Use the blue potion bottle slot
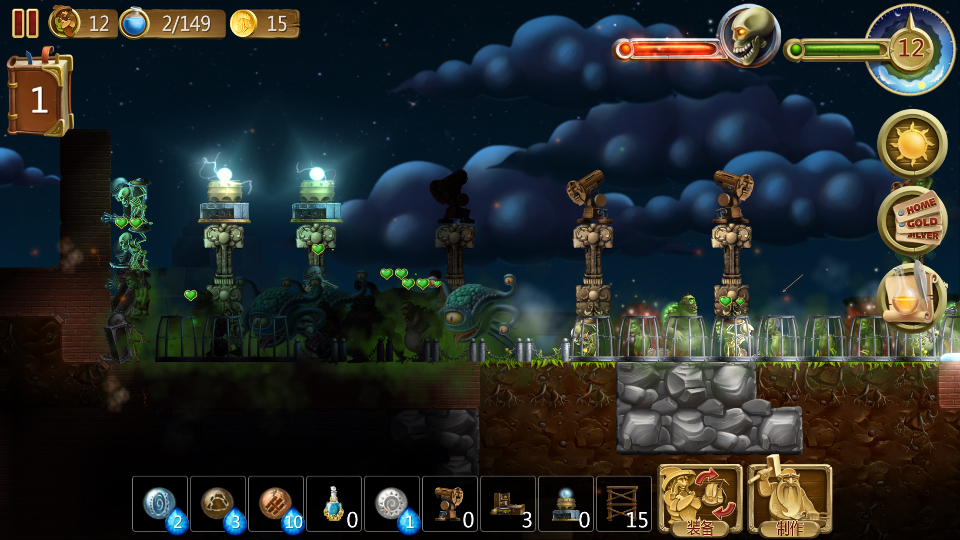 [x=334, y=504]
